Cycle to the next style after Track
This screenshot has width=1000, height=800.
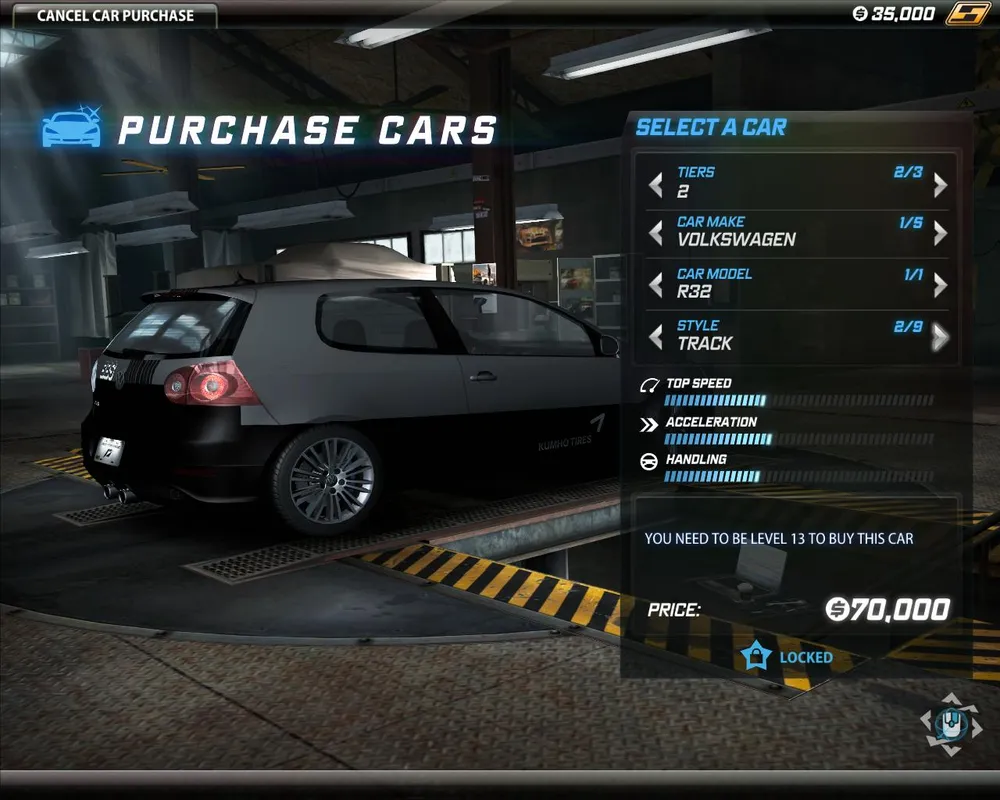tap(940, 337)
